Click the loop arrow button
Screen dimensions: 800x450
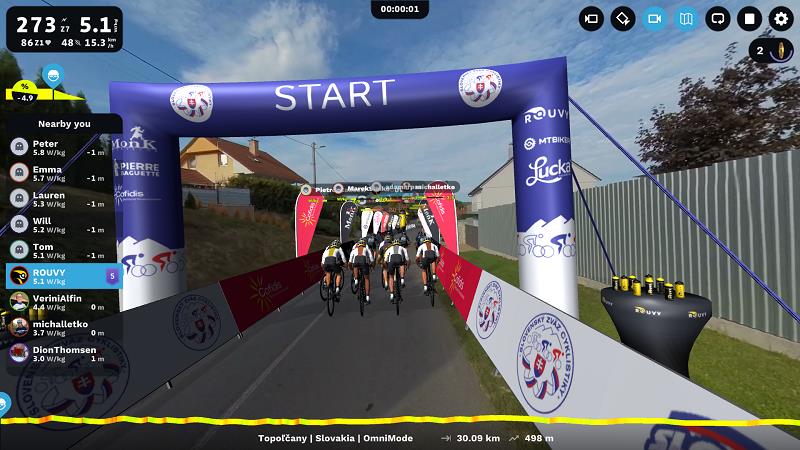click(718, 18)
